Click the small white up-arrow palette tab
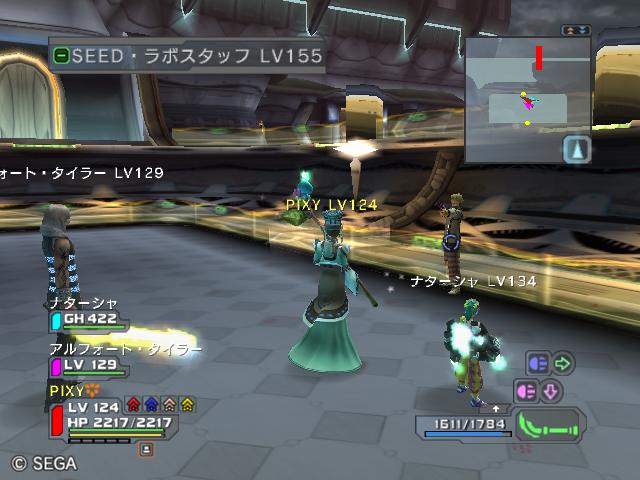Viewport: 640px width, 480px height. coord(496,409)
